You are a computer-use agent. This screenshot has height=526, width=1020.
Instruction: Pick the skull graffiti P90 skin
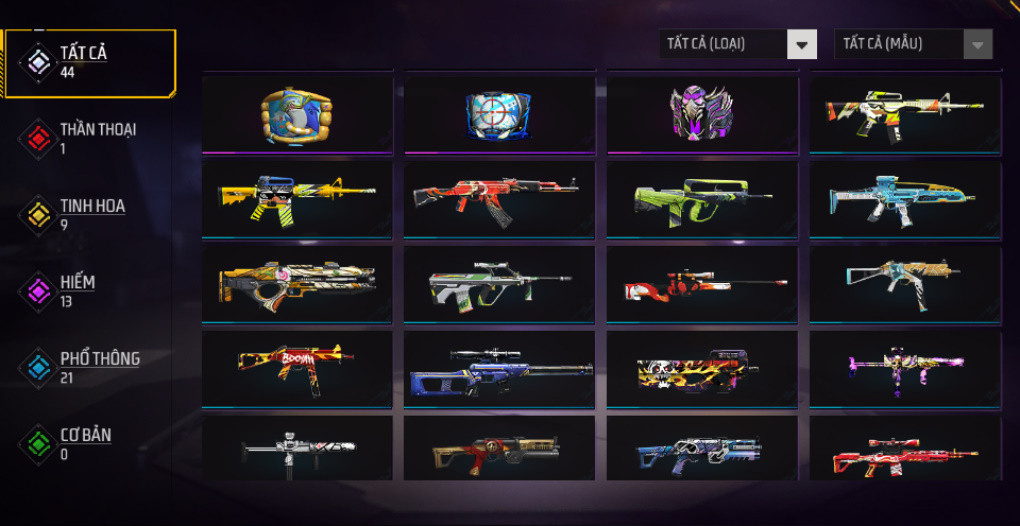click(x=702, y=369)
